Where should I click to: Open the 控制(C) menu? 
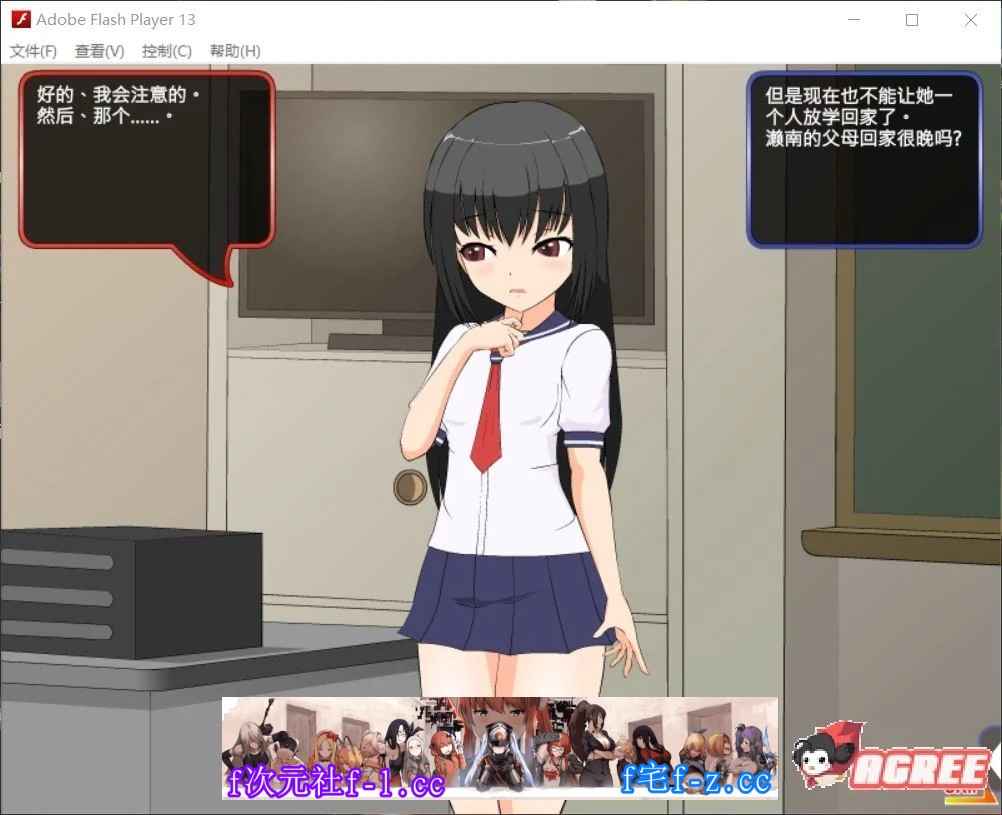pos(166,51)
